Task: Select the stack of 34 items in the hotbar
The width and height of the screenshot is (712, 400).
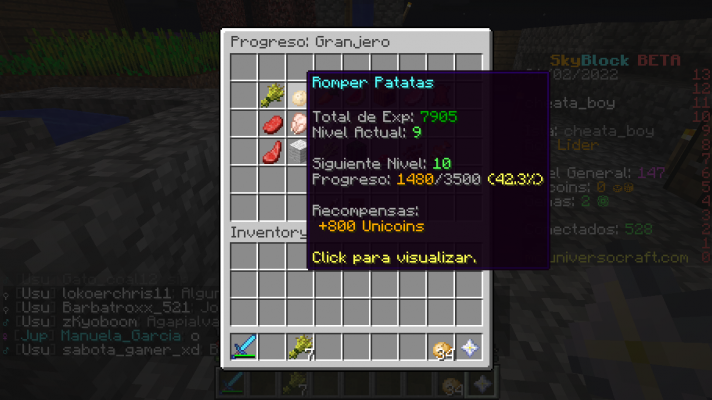Action: pyautogui.click(x=440, y=348)
